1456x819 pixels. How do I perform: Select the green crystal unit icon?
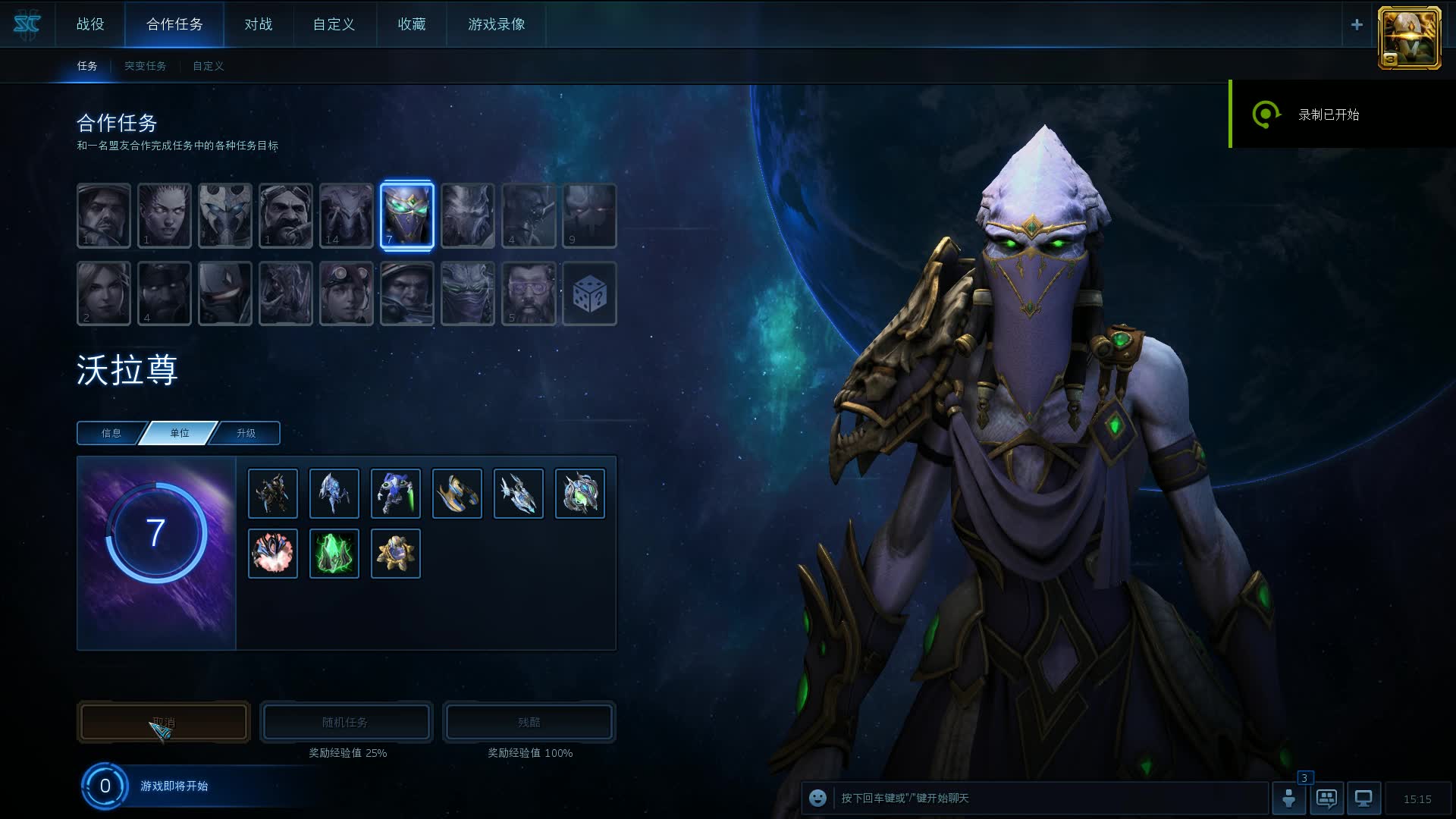[334, 554]
